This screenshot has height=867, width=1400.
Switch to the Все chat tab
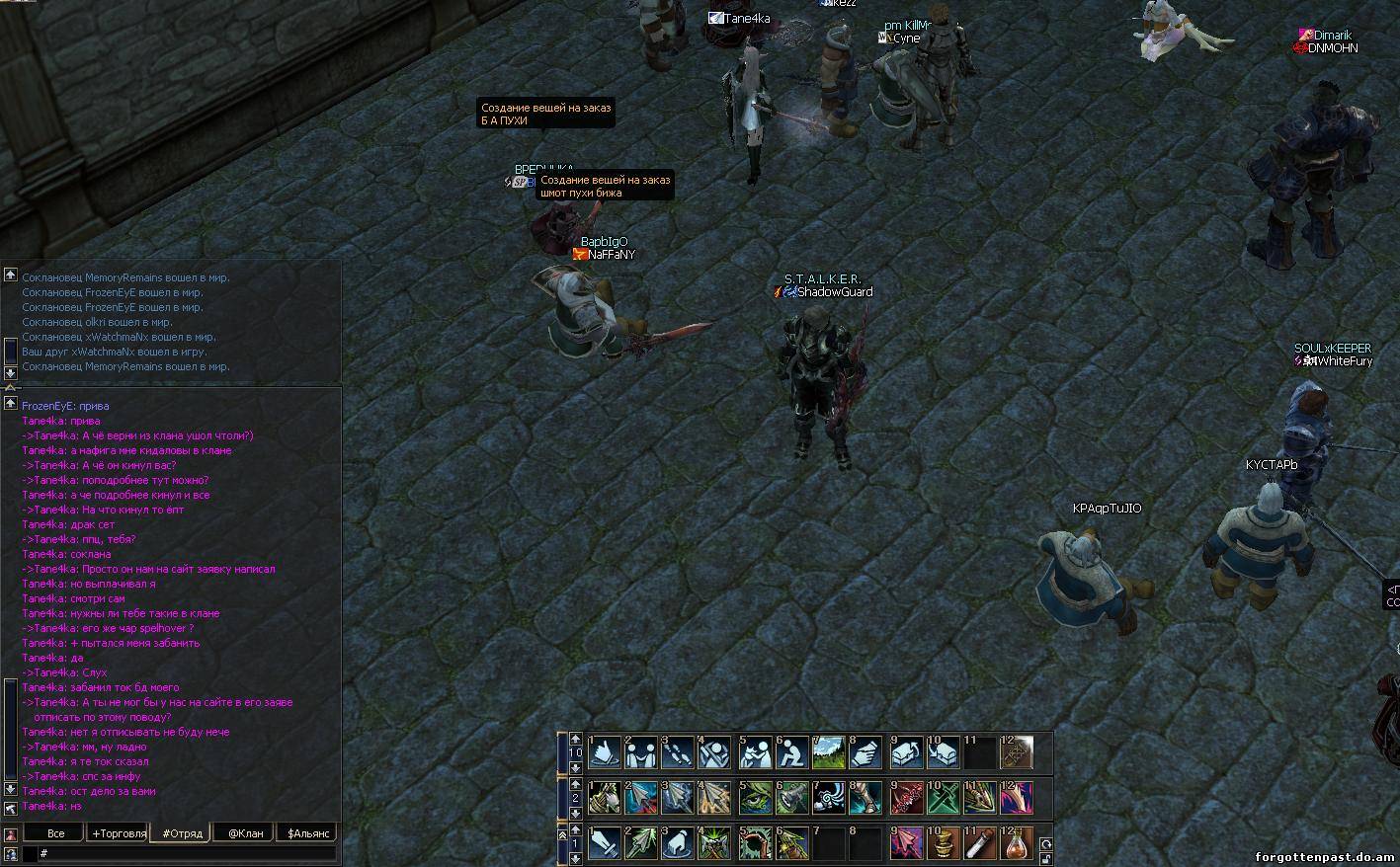click(55, 833)
